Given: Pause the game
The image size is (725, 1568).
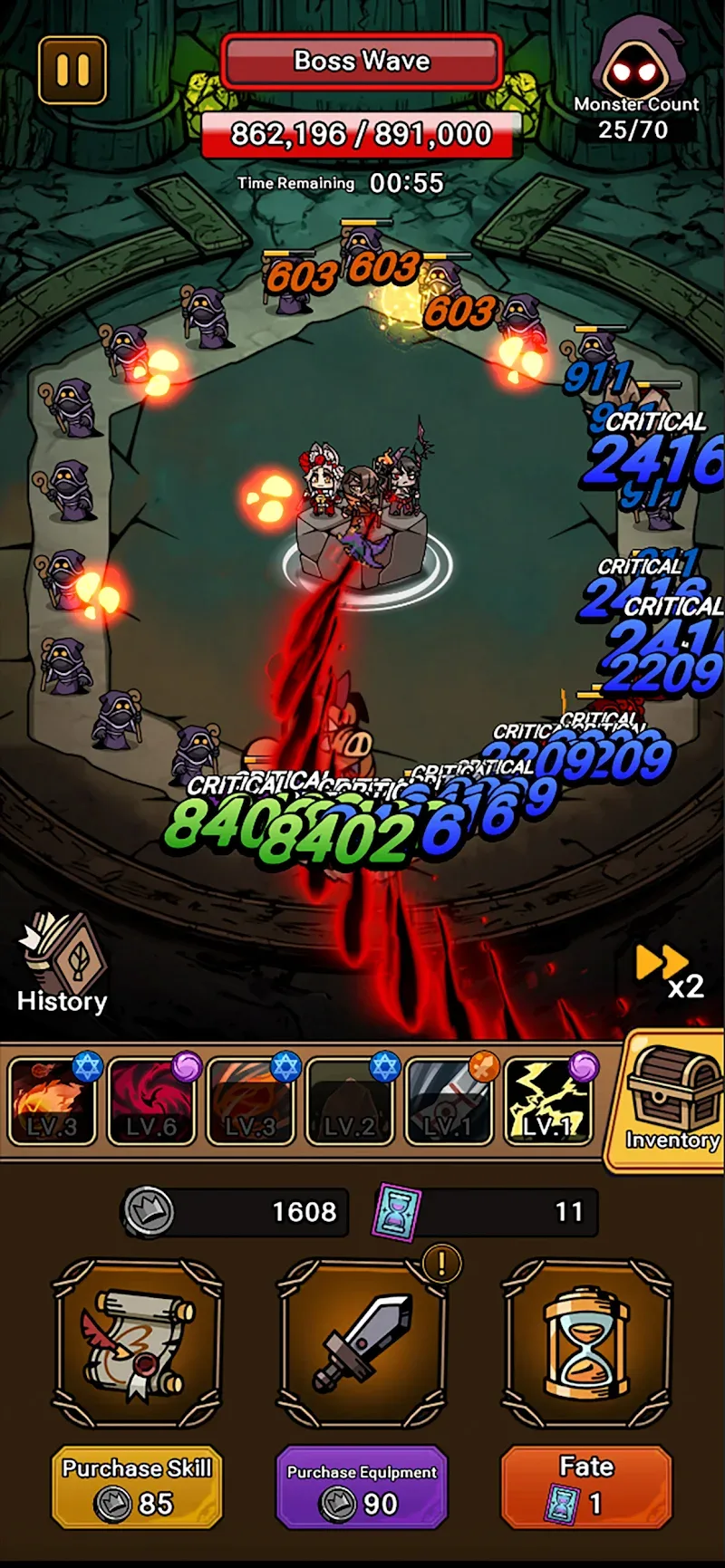Looking at the screenshot, I should (x=72, y=70).
